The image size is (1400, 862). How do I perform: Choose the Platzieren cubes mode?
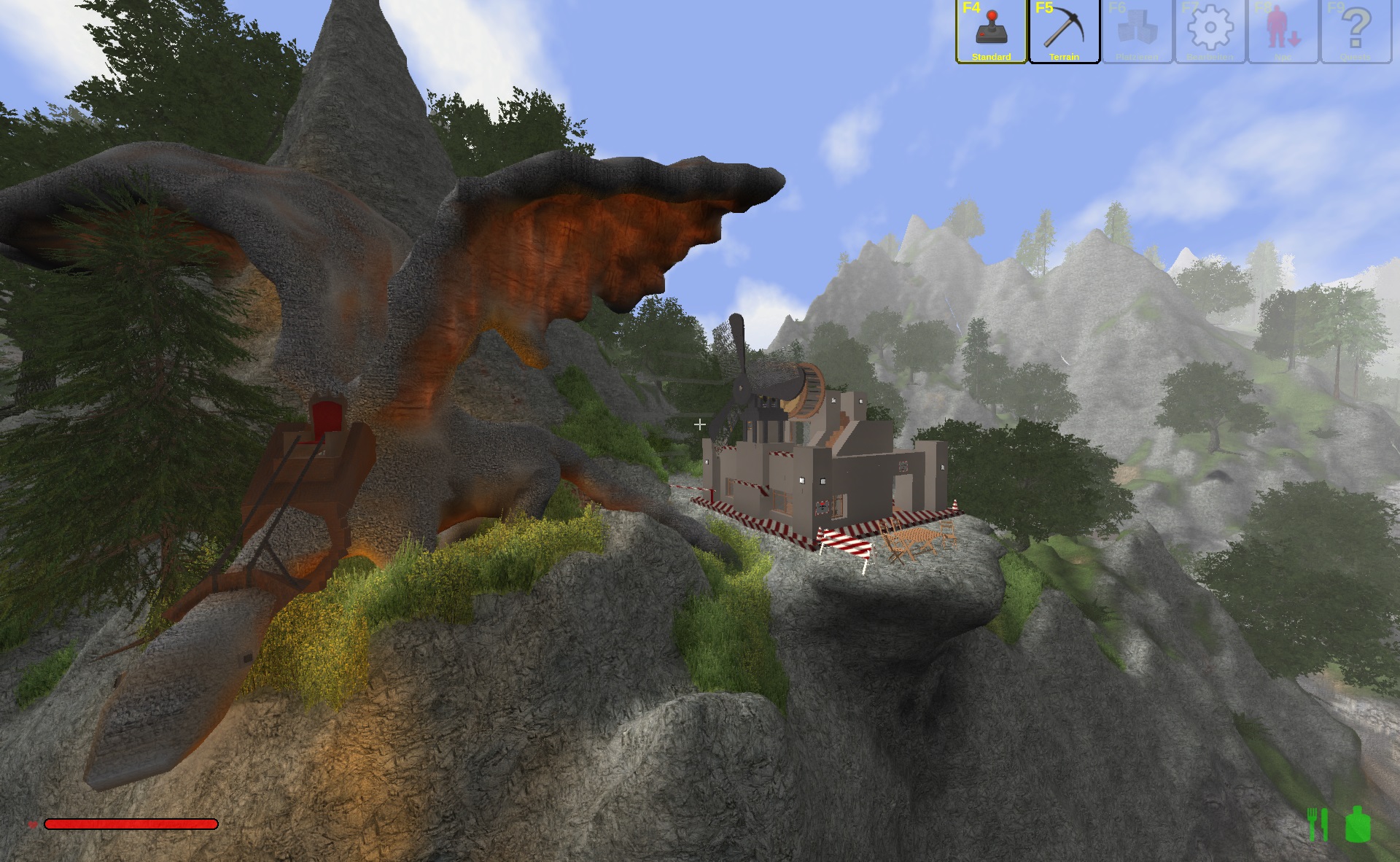[x=1137, y=31]
